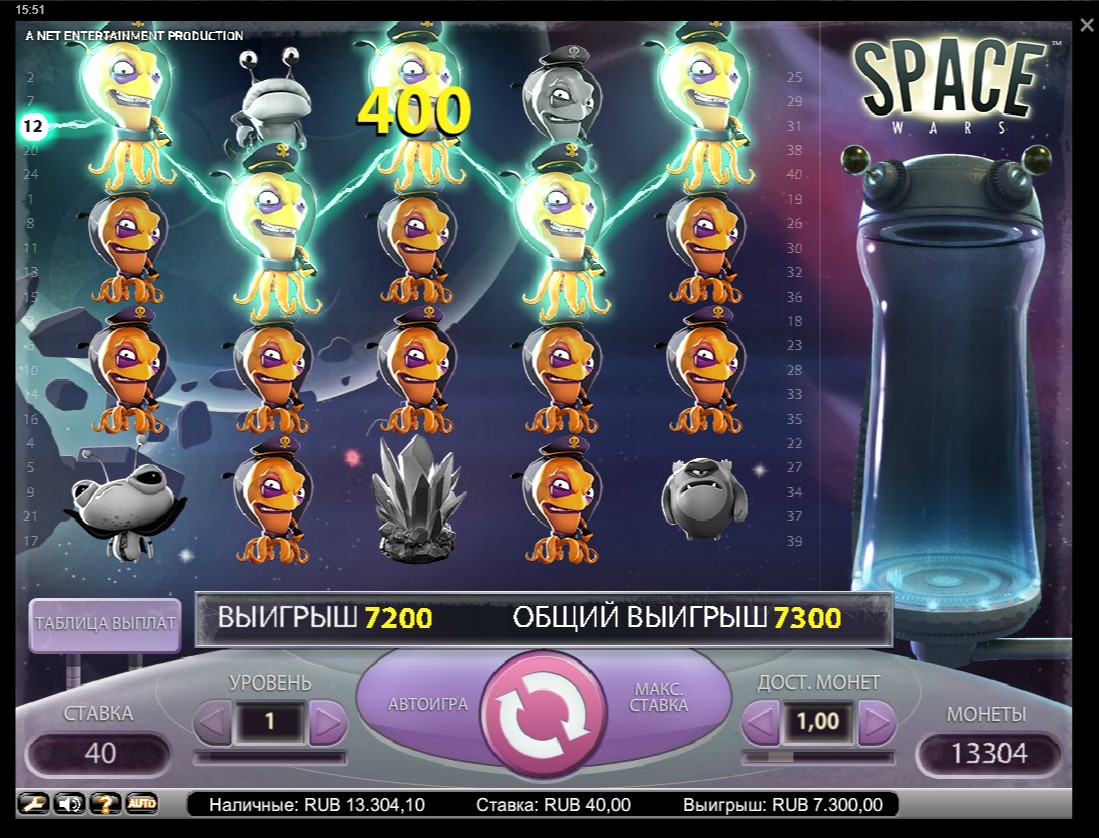This screenshot has height=838, width=1099.
Task: Select bet line number 12
Action: point(33,126)
